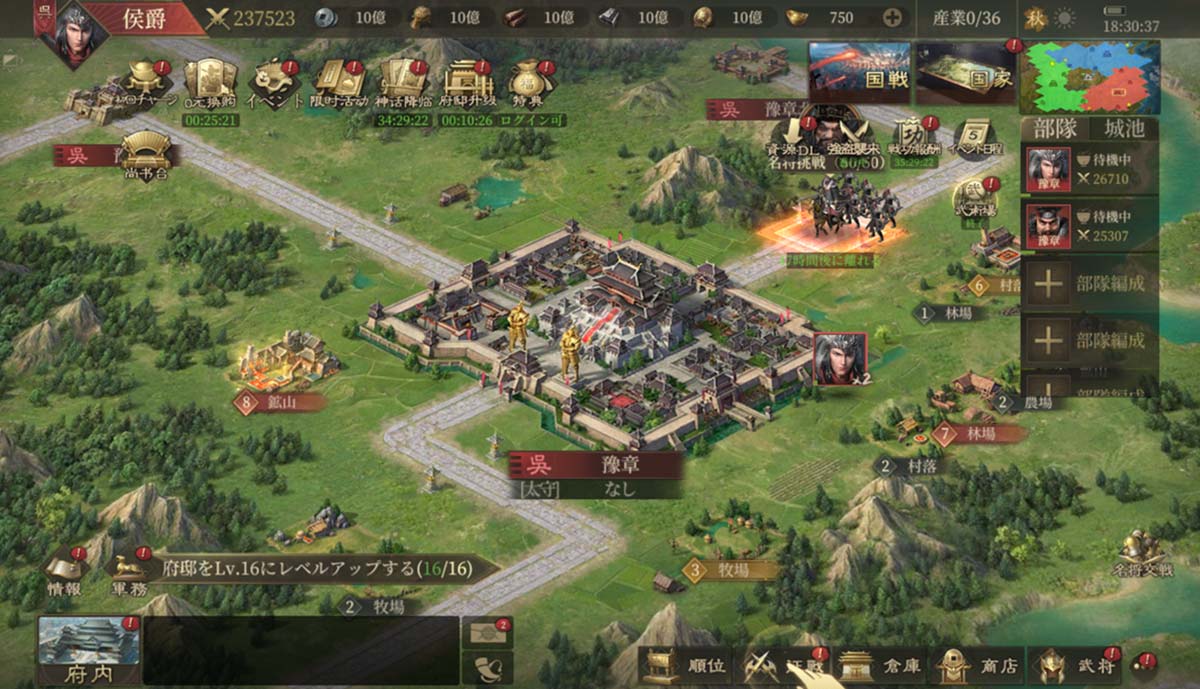The width and height of the screenshot is (1200, 689).
Task: Enter the 府内 city interior view
Action: click(x=88, y=651)
